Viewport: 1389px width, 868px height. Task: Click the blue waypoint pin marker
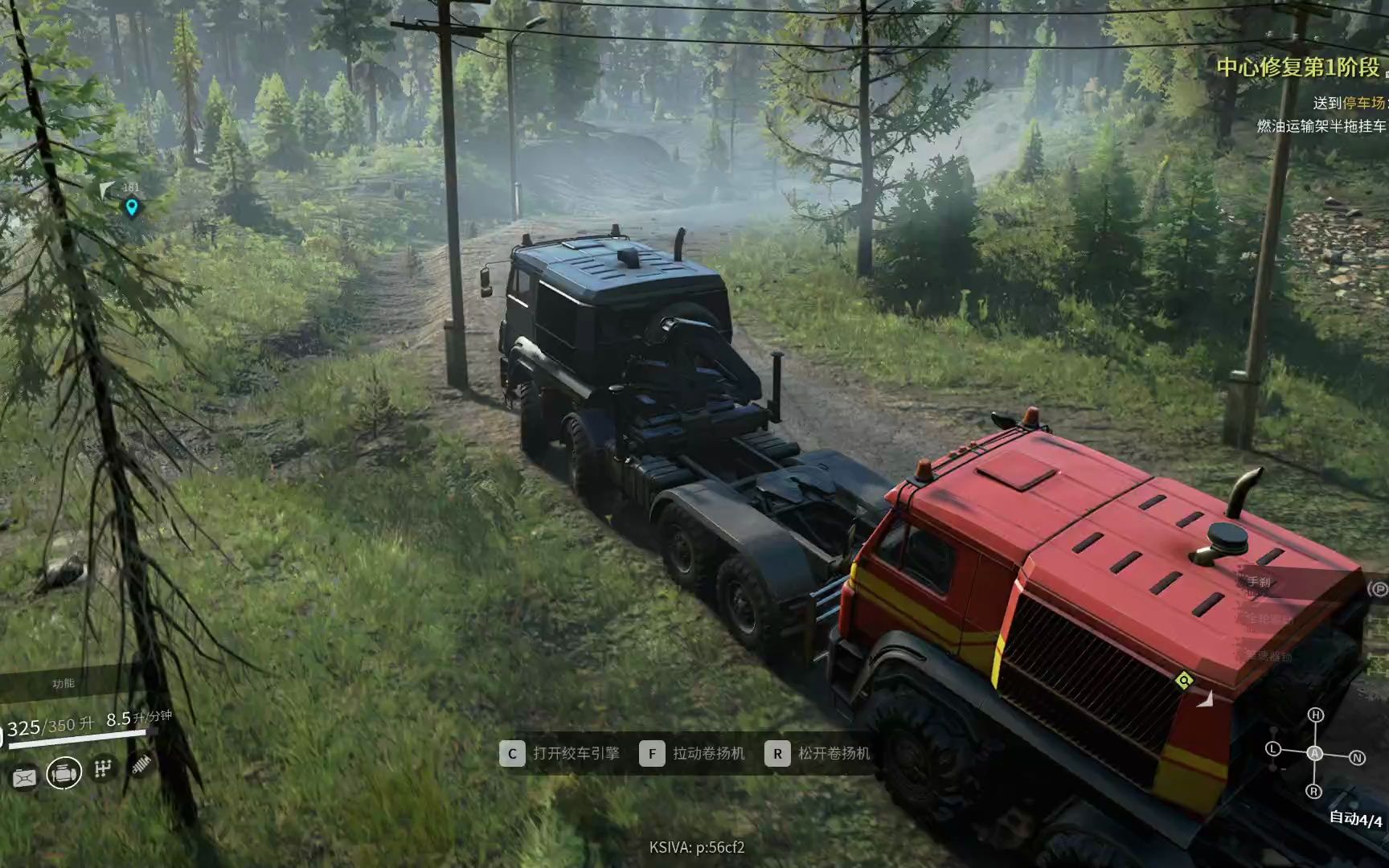click(x=132, y=207)
